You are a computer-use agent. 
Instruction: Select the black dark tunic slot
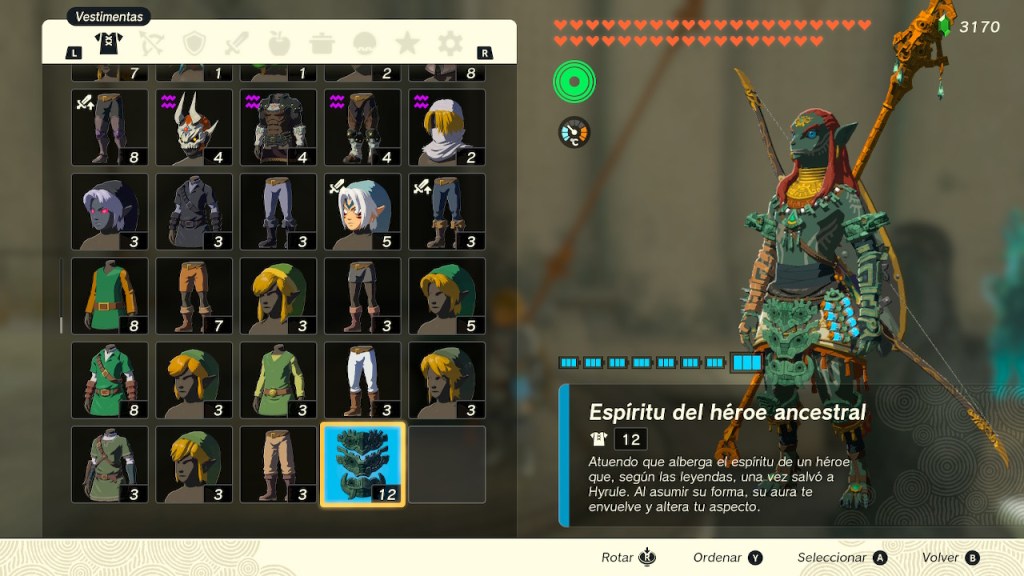pyautogui.click(x=194, y=212)
